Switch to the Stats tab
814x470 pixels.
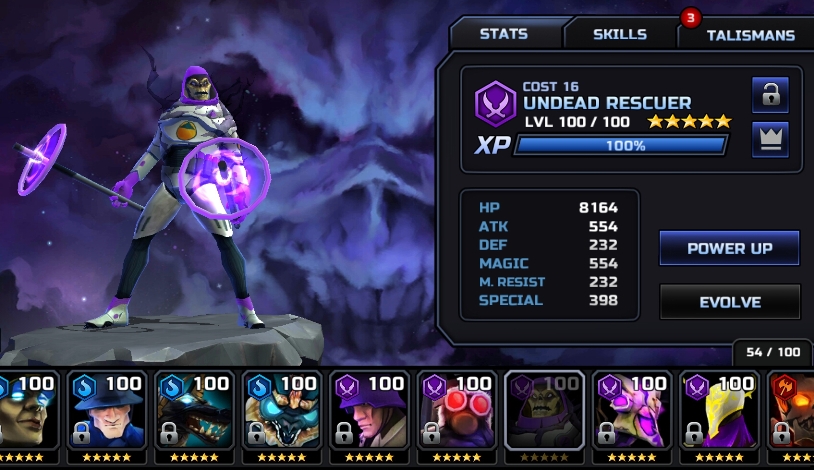[504, 33]
